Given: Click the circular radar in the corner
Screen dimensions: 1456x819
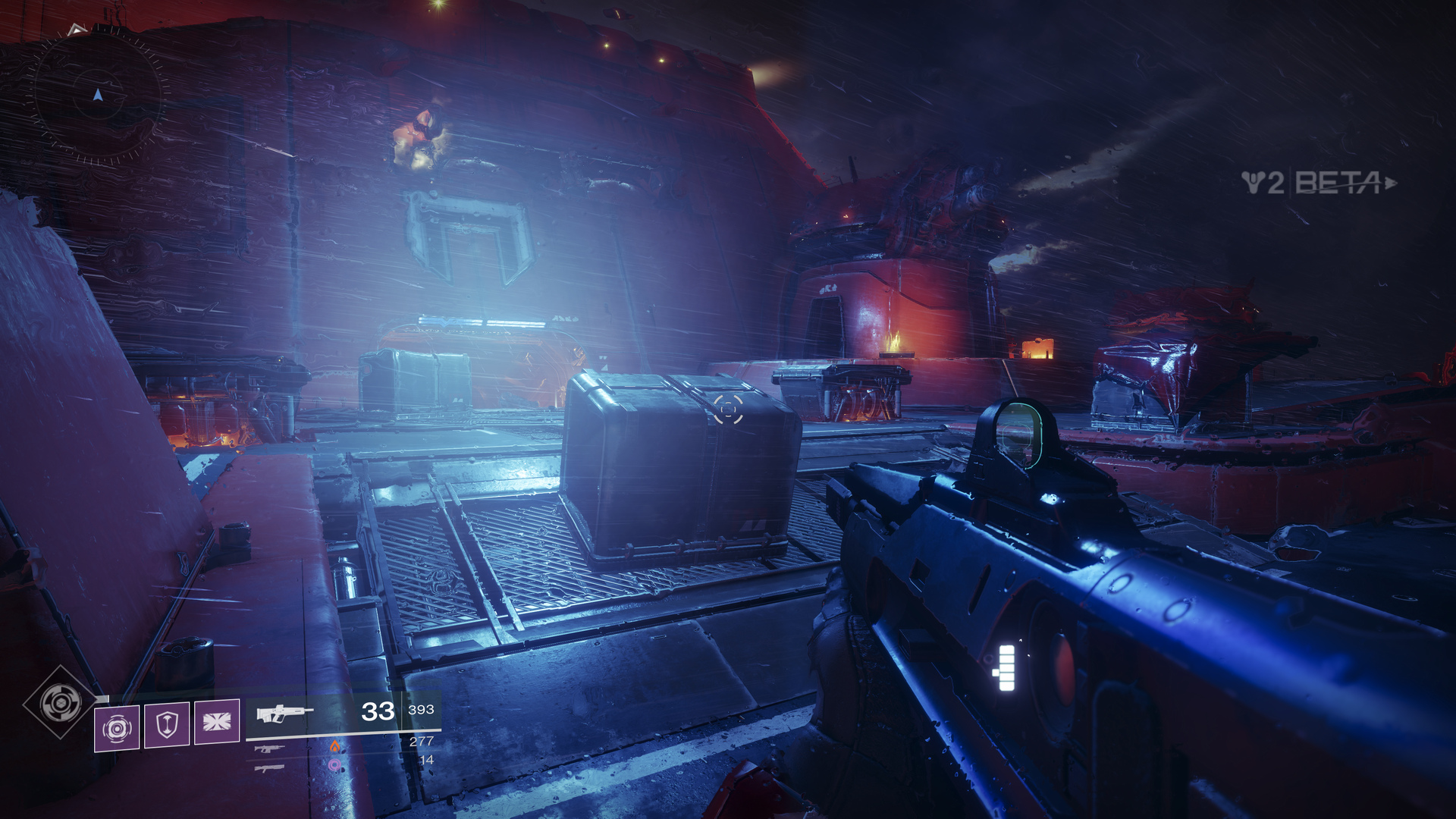Looking at the screenshot, I should [x=97, y=96].
